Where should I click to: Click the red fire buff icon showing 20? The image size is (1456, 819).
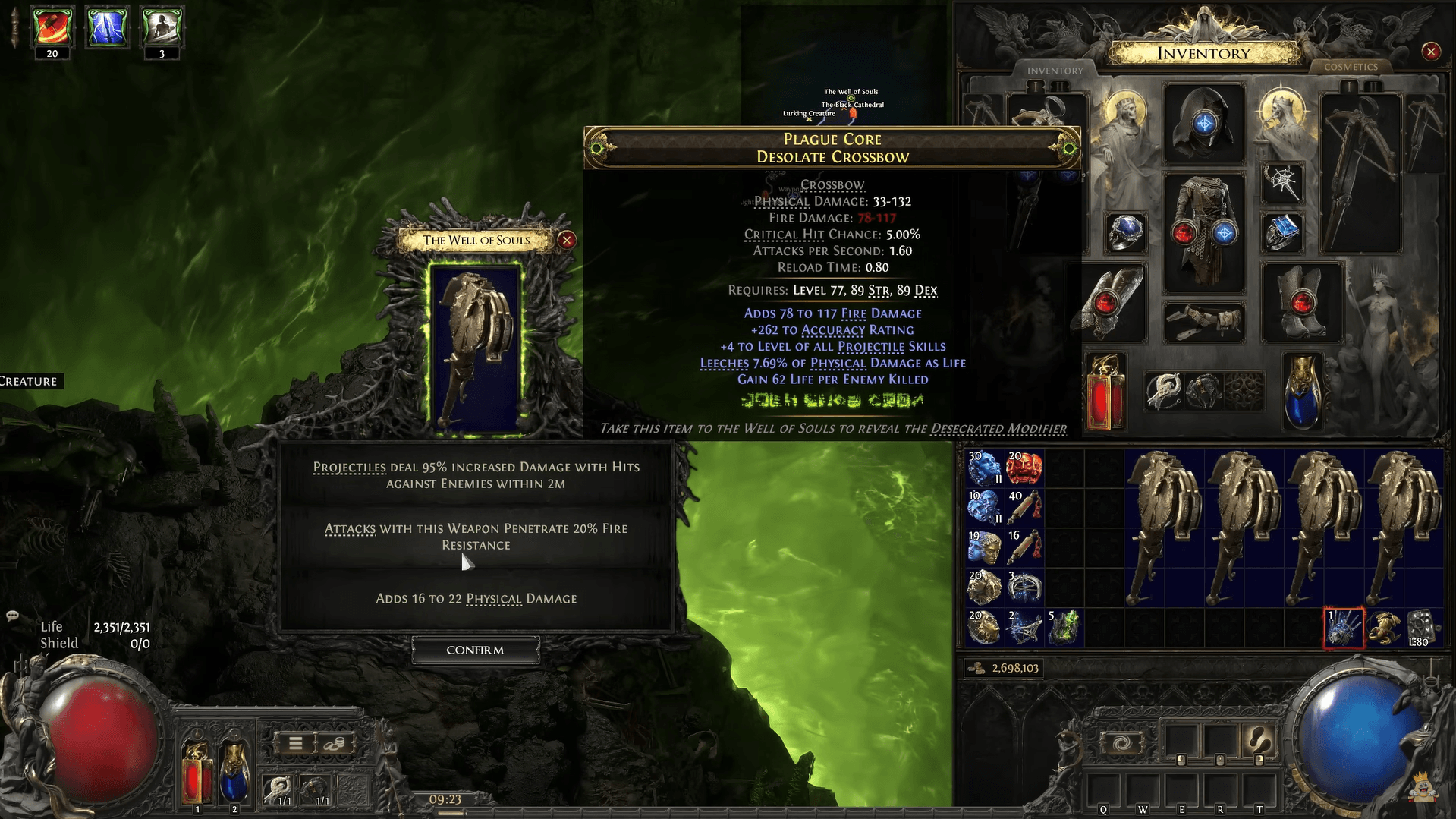(x=52, y=27)
